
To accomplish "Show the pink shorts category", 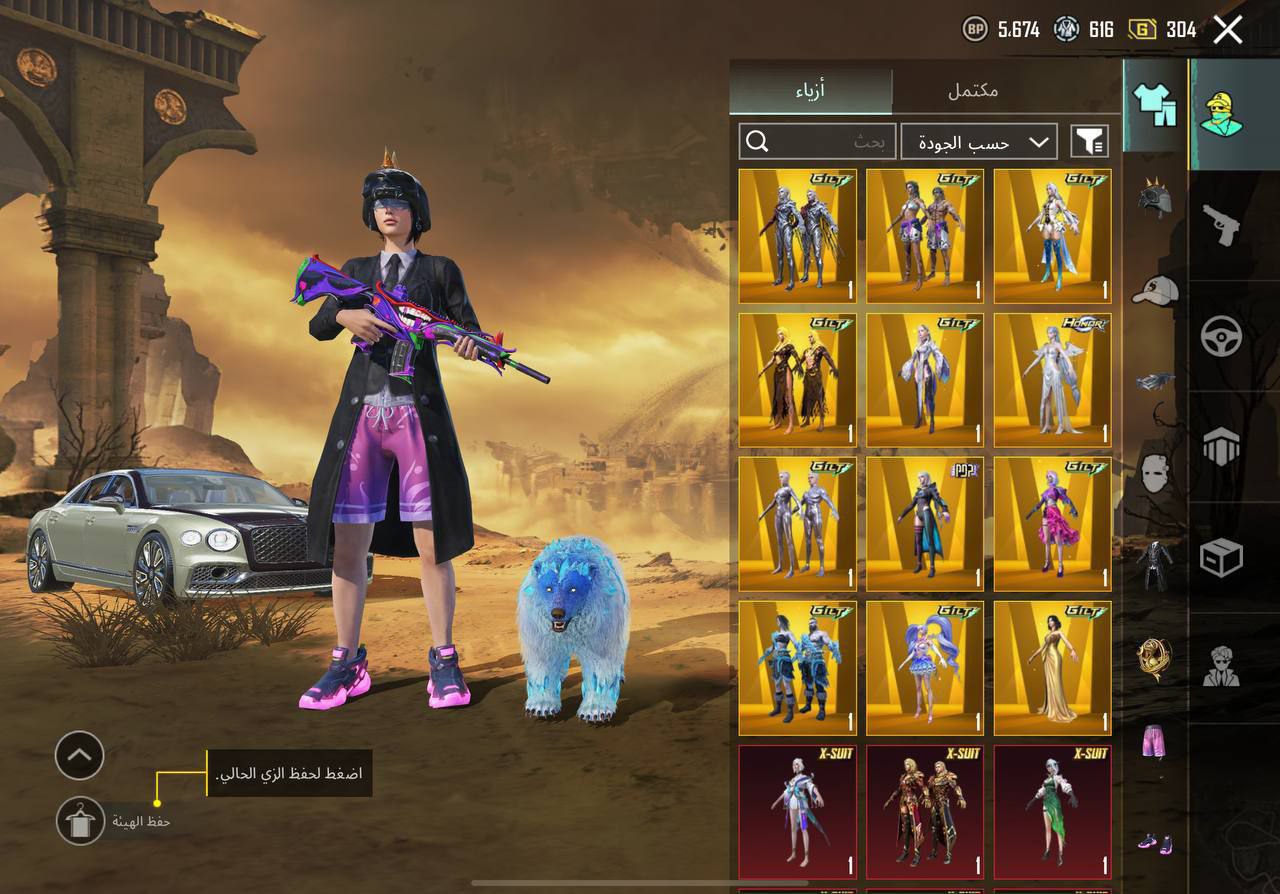I will point(1155,744).
